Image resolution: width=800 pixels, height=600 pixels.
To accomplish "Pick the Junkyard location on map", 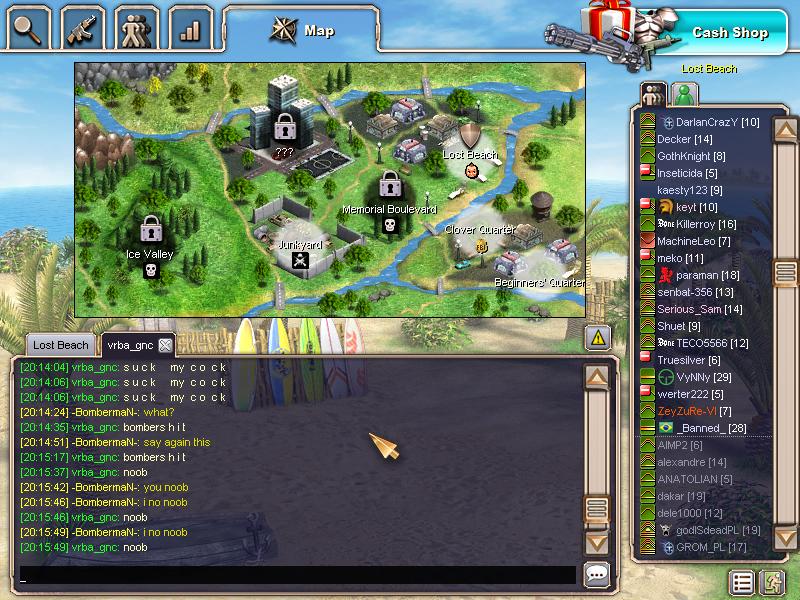I will (x=298, y=250).
